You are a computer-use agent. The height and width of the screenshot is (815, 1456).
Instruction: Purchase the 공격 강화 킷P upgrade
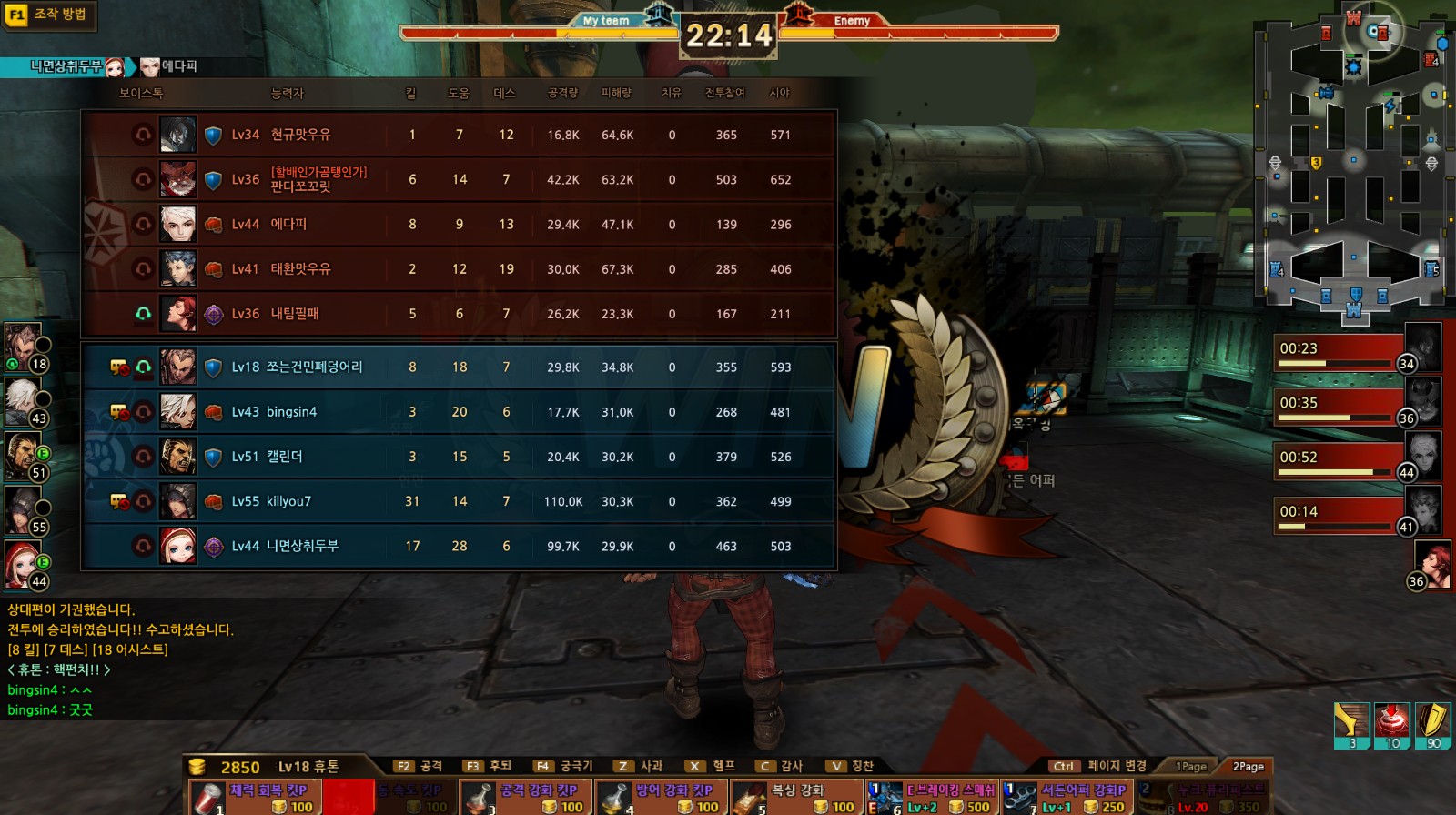[x=526, y=797]
